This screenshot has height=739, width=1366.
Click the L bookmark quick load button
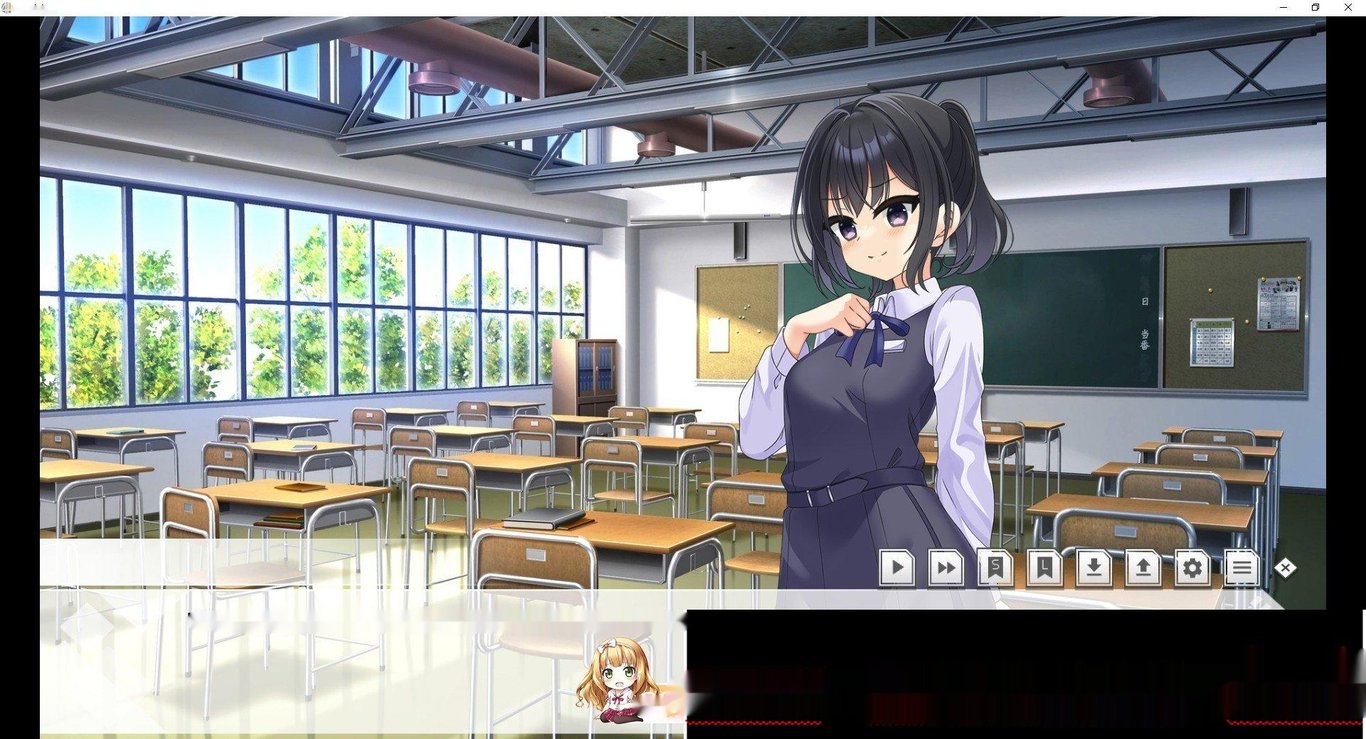[x=1044, y=568]
